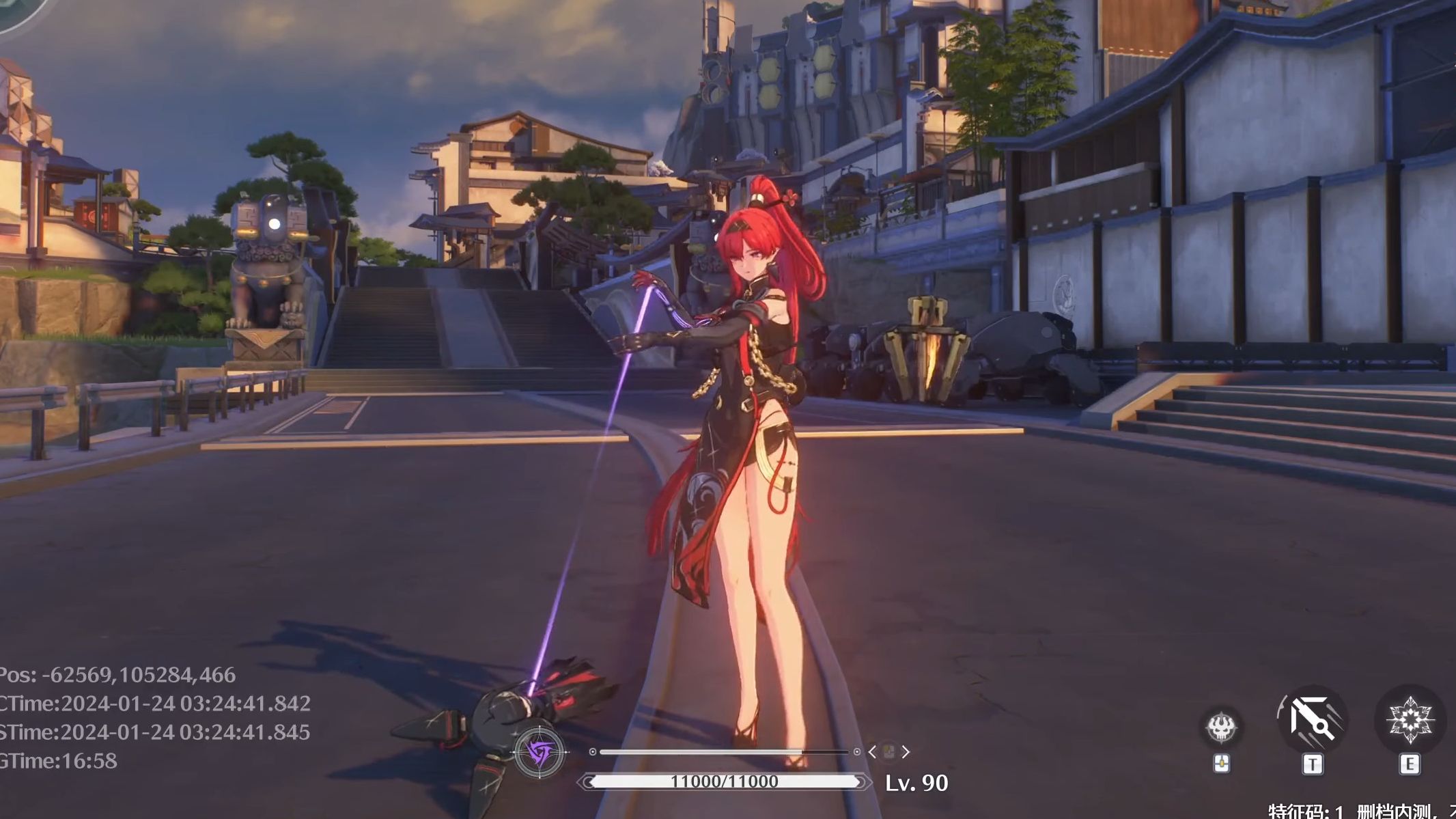Select the left arrow beside the item slot
1456x819 pixels.
[872, 752]
